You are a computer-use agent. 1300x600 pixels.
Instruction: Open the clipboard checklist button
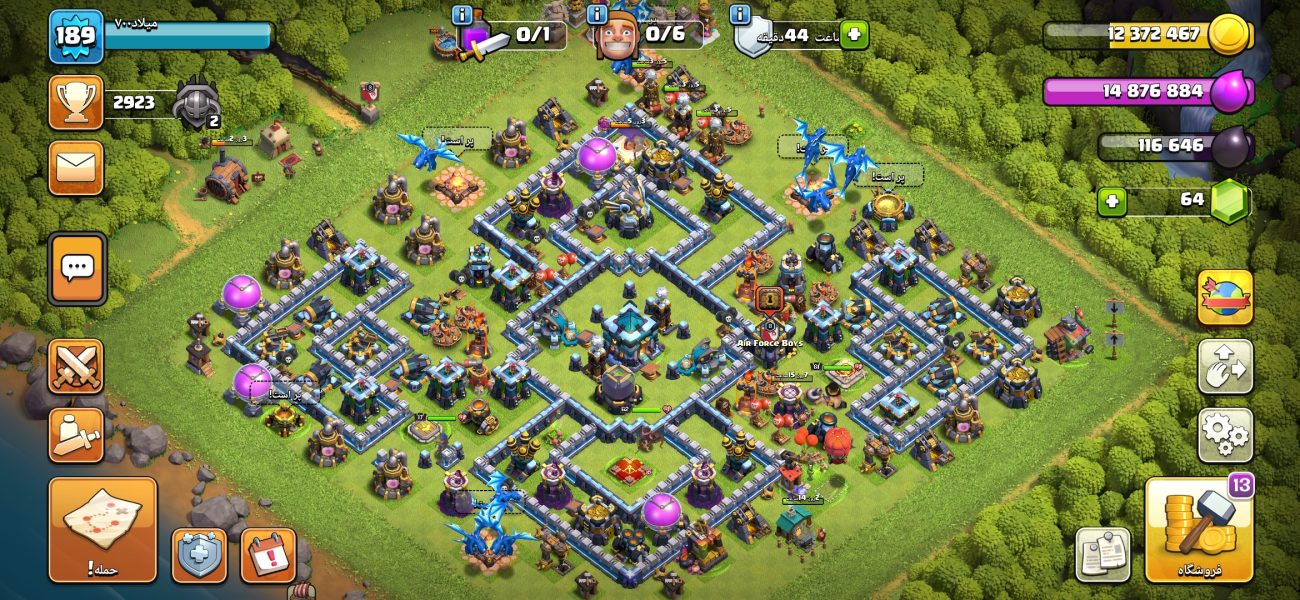(x=1103, y=554)
